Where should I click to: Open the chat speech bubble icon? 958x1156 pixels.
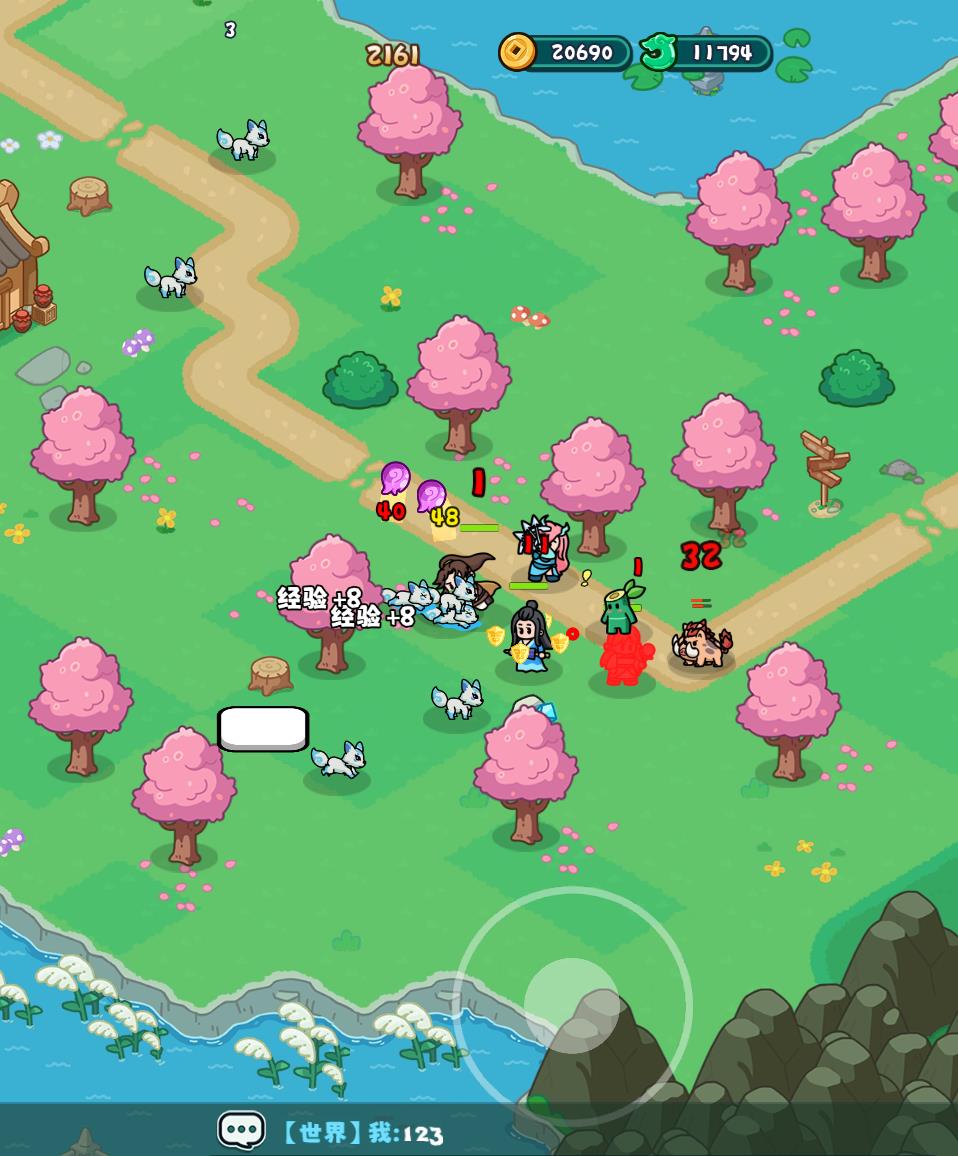click(241, 1131)
